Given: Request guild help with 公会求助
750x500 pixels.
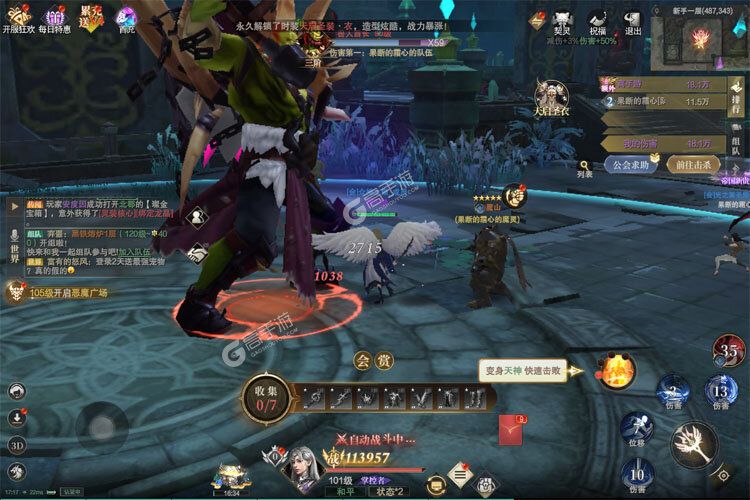Looking at the screenshot, I should point(633,165).
